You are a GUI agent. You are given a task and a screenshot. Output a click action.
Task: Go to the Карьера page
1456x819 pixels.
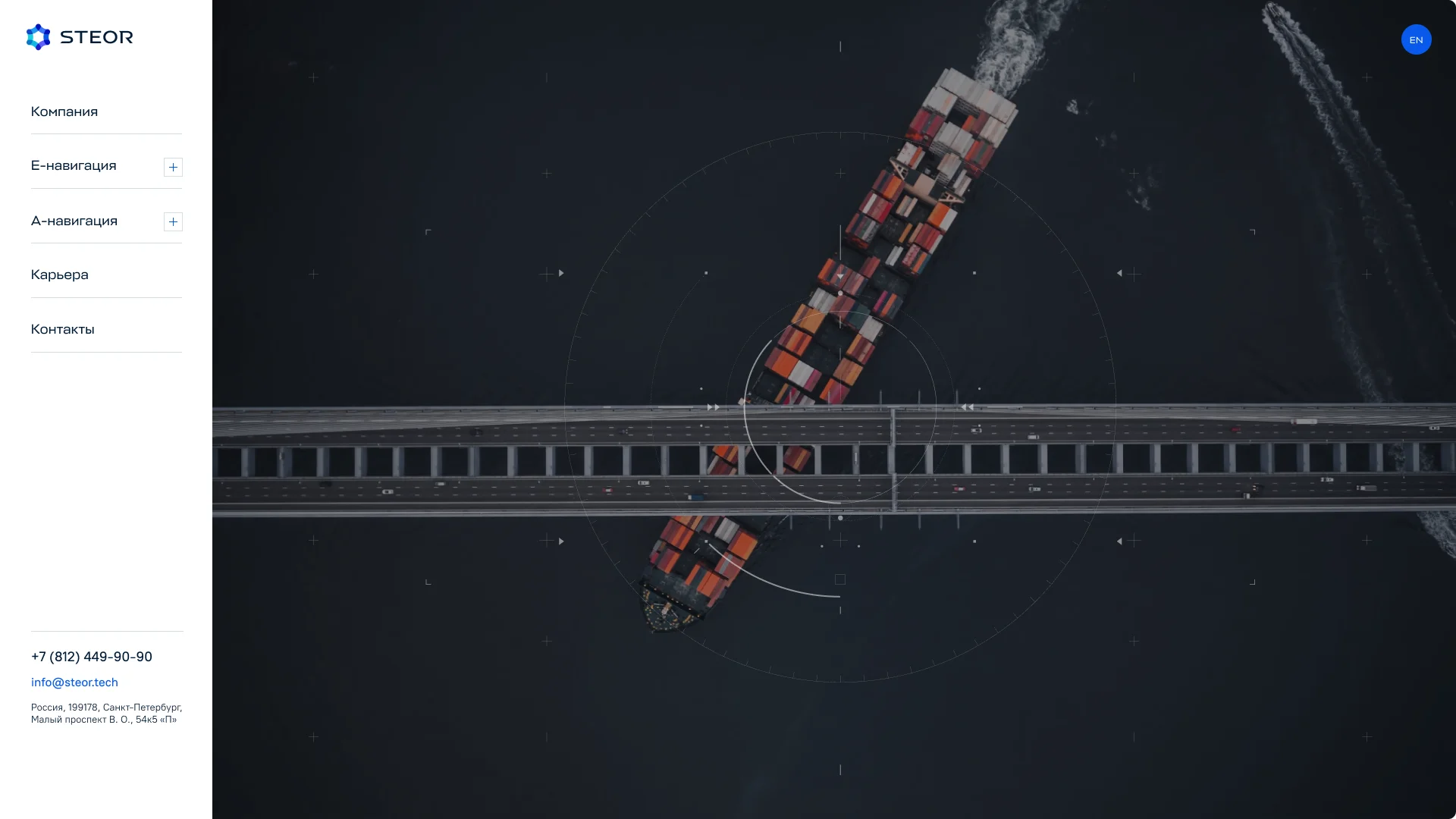coord(60,275)
